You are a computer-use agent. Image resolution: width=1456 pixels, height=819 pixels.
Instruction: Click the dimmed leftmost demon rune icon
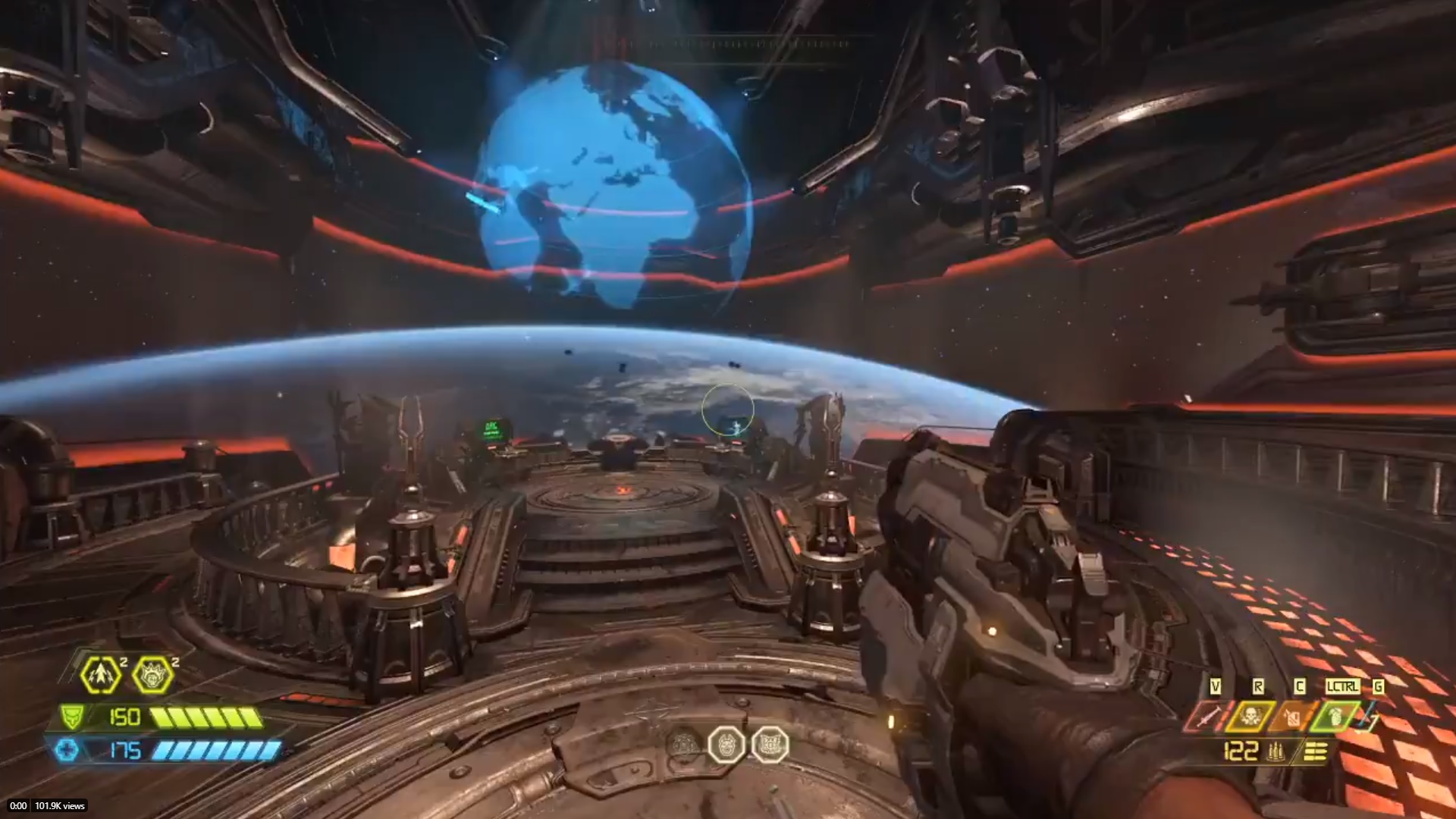tap(684, 745)
